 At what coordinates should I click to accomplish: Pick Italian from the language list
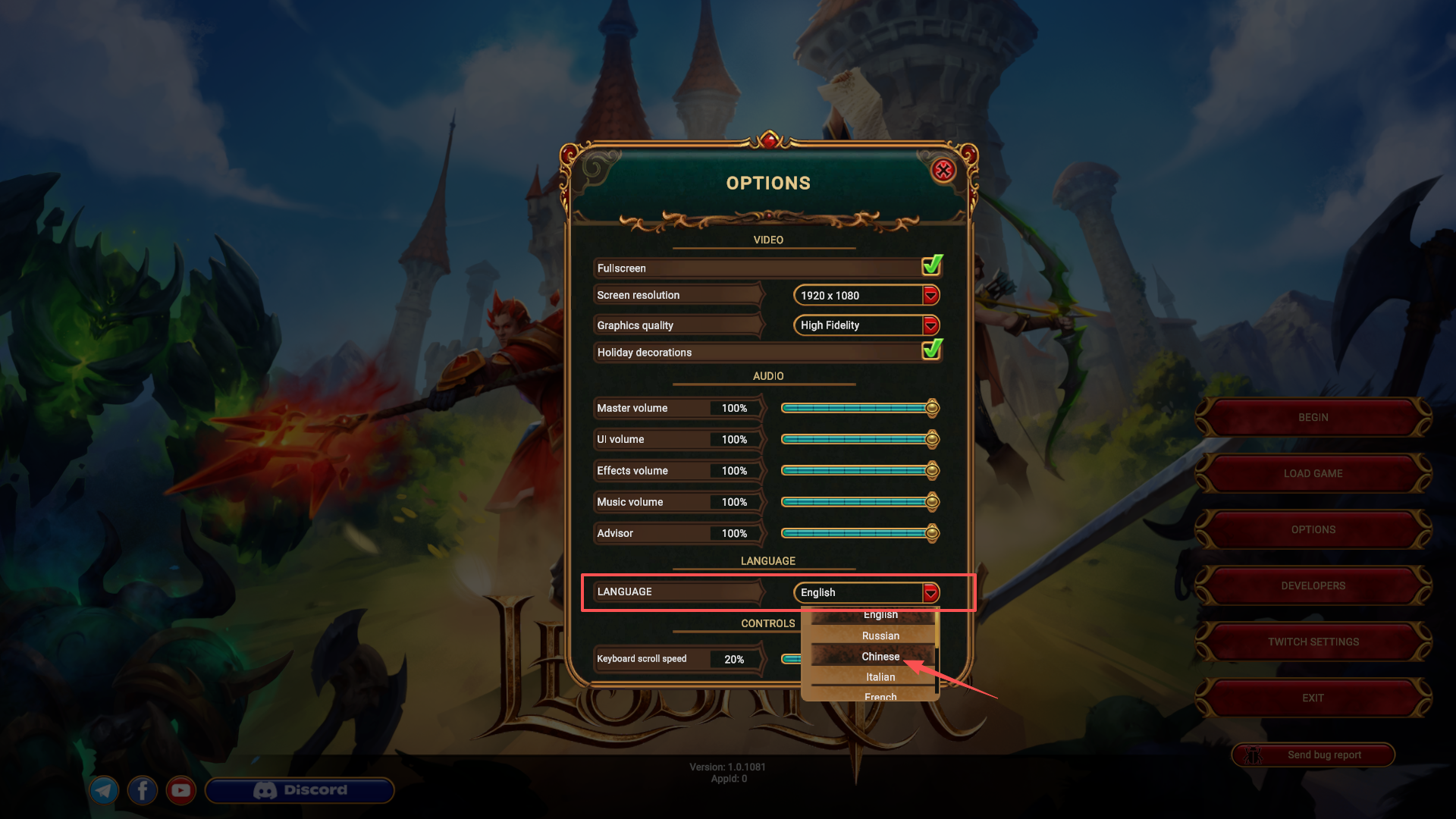coord(880,676)
